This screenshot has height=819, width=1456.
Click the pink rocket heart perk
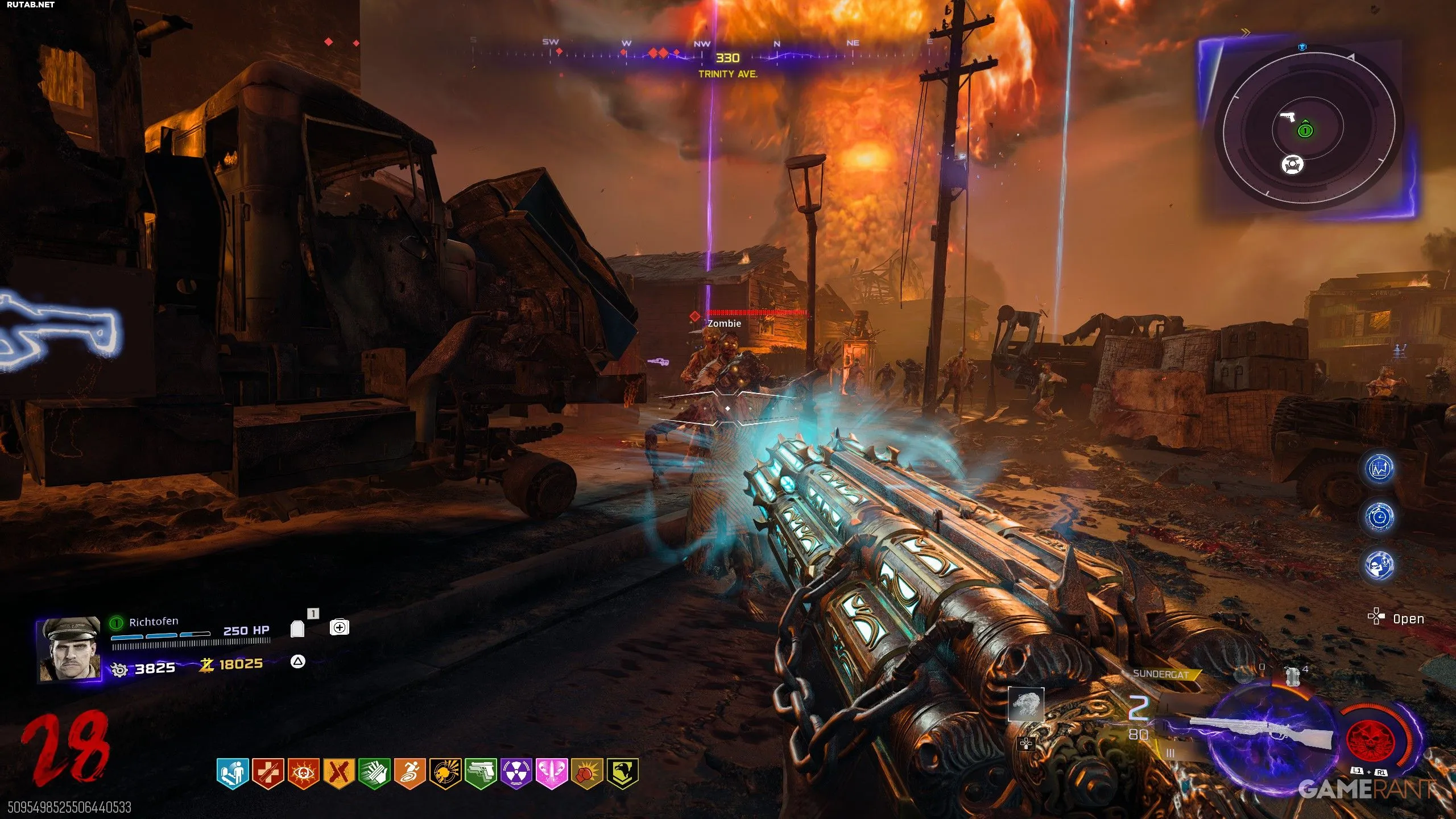point(552,773)
